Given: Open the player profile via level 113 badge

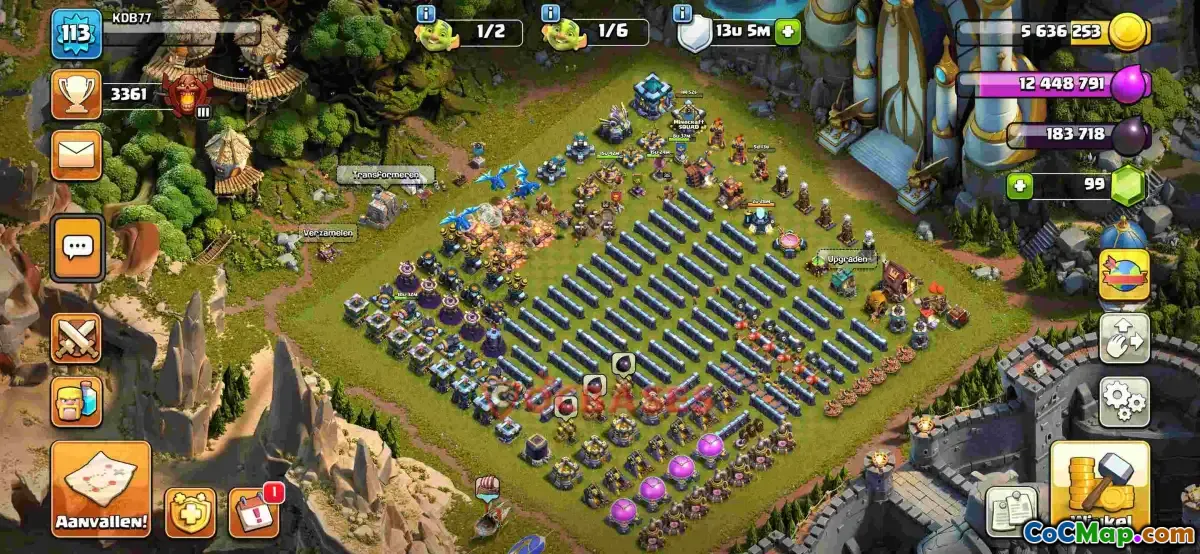Looking at the screenshot, I should (x=77, y=34).
